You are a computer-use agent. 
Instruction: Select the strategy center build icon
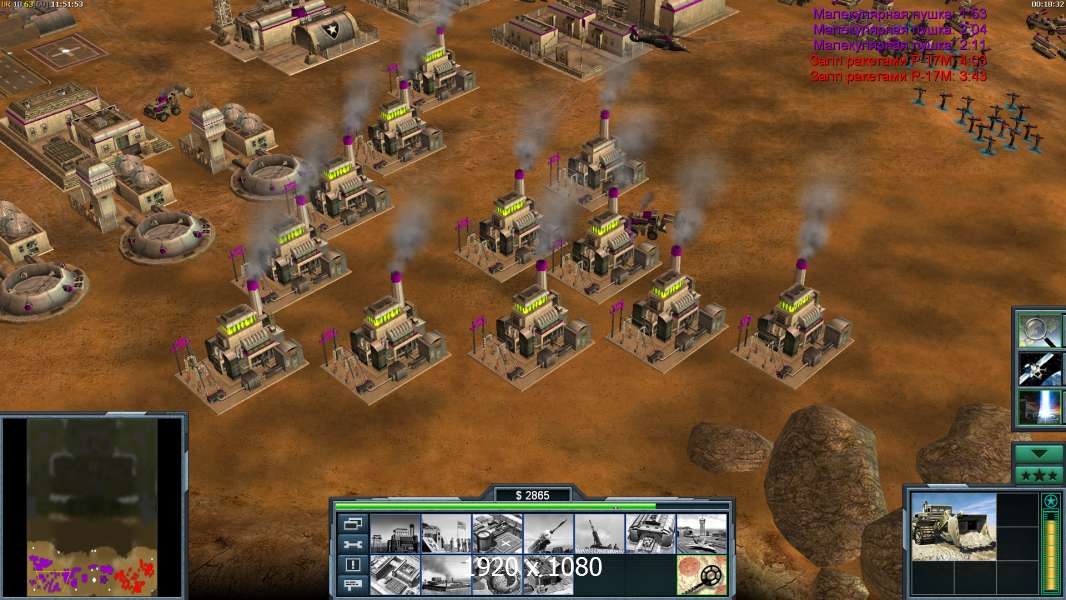[x=394, y=575]
